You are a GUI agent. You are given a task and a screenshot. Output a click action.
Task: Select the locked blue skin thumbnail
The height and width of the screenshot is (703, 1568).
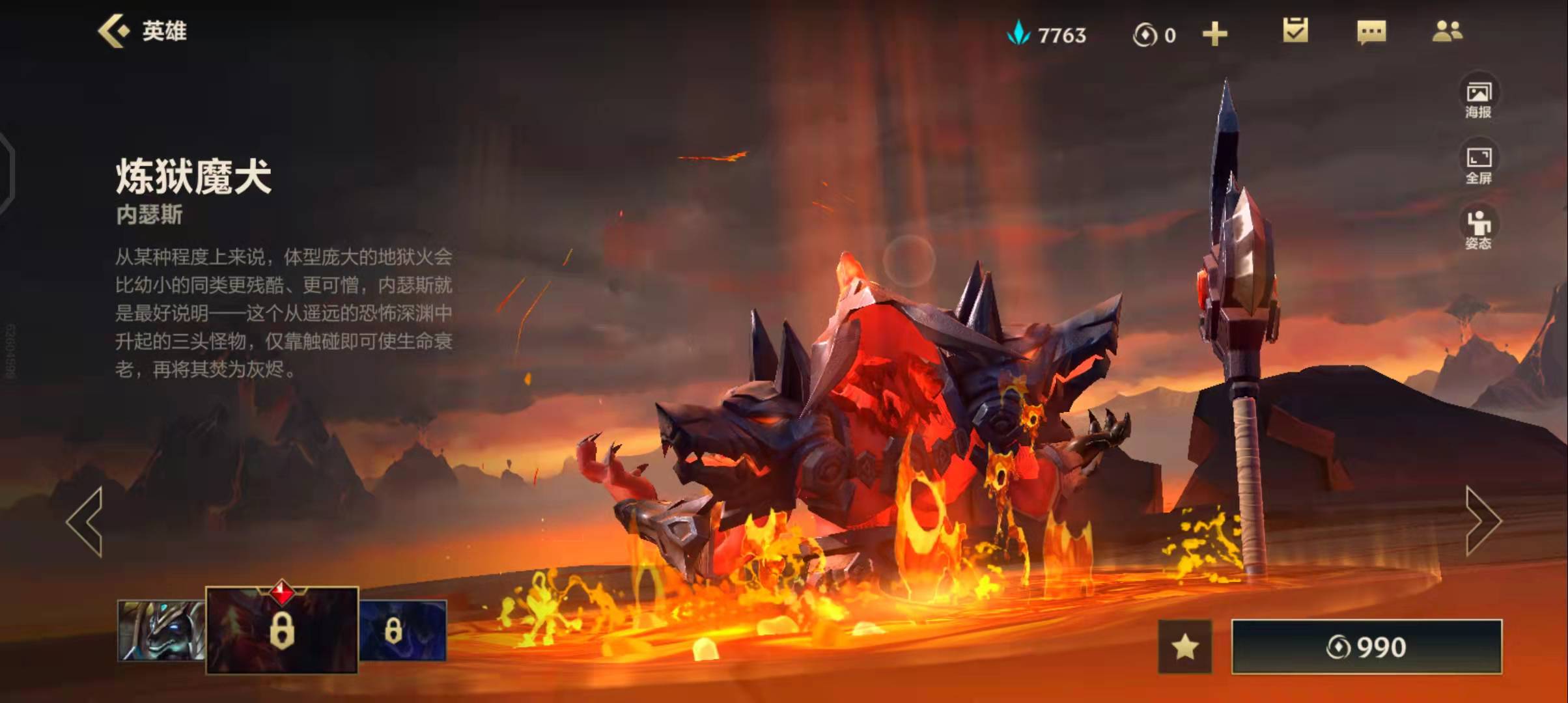pyautogui.click(x=402, y=630)
